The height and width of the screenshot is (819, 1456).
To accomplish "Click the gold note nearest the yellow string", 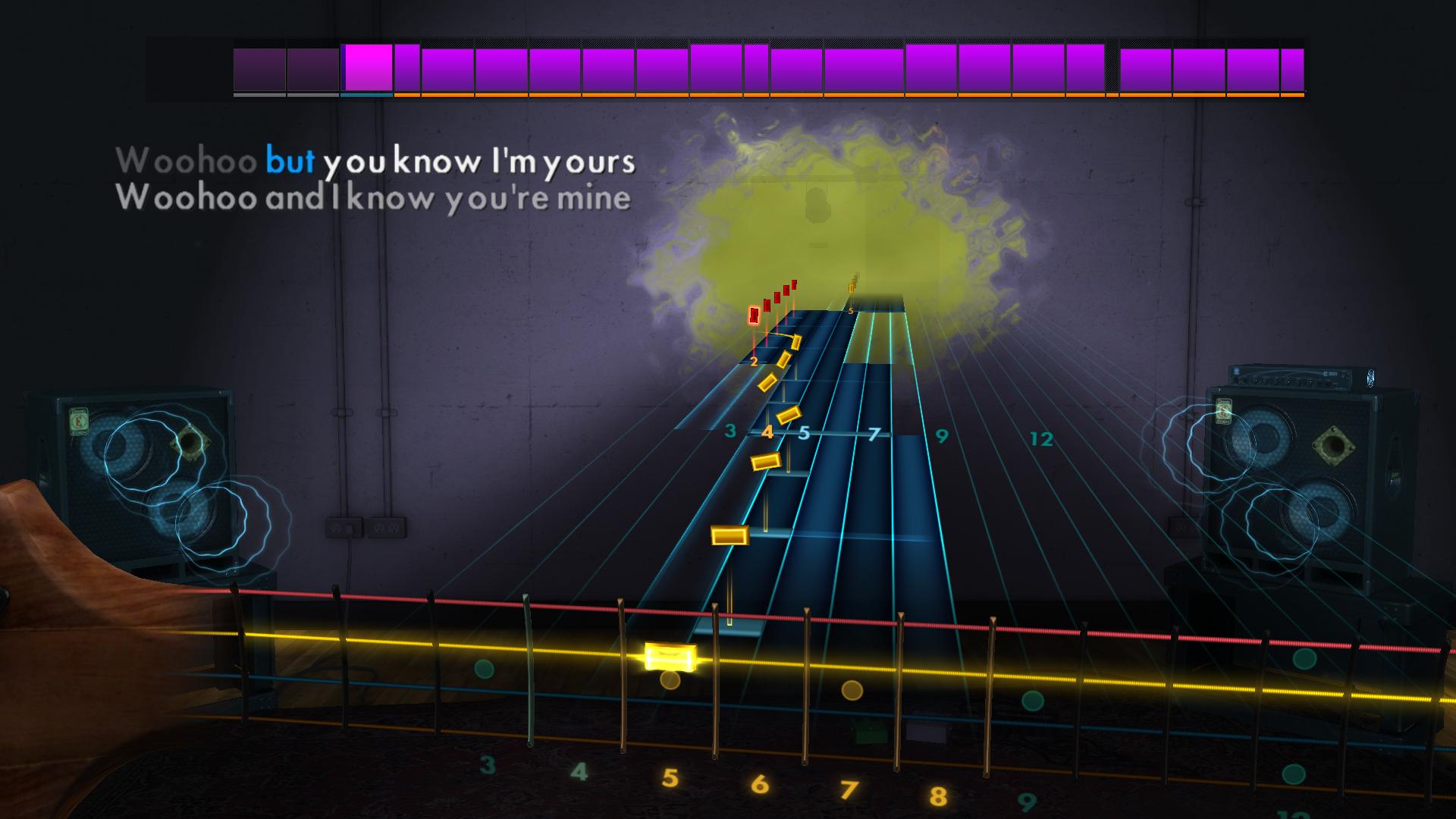I will 730,535.
